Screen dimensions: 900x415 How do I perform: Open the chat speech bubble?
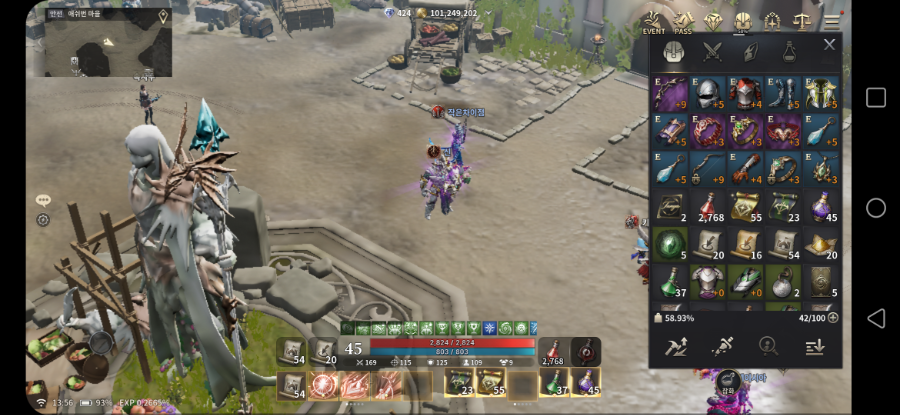(x=43, y=200)
